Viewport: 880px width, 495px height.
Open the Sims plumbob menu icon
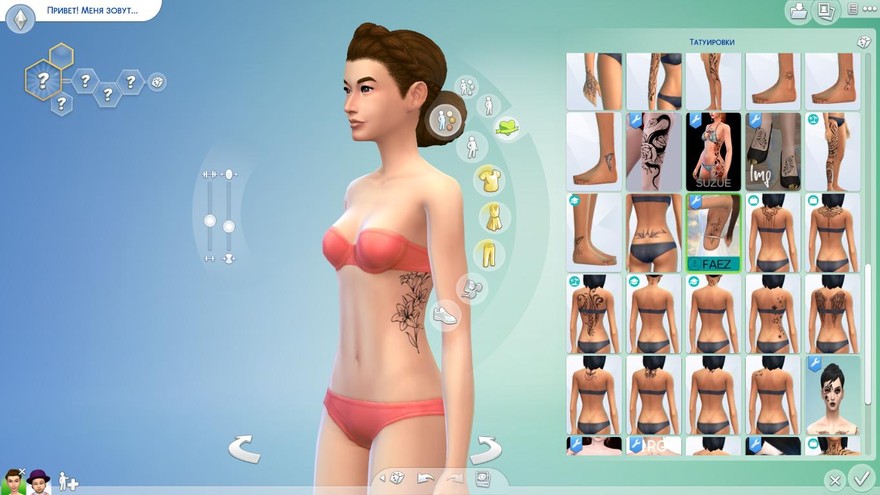click(x=20, y=17)
